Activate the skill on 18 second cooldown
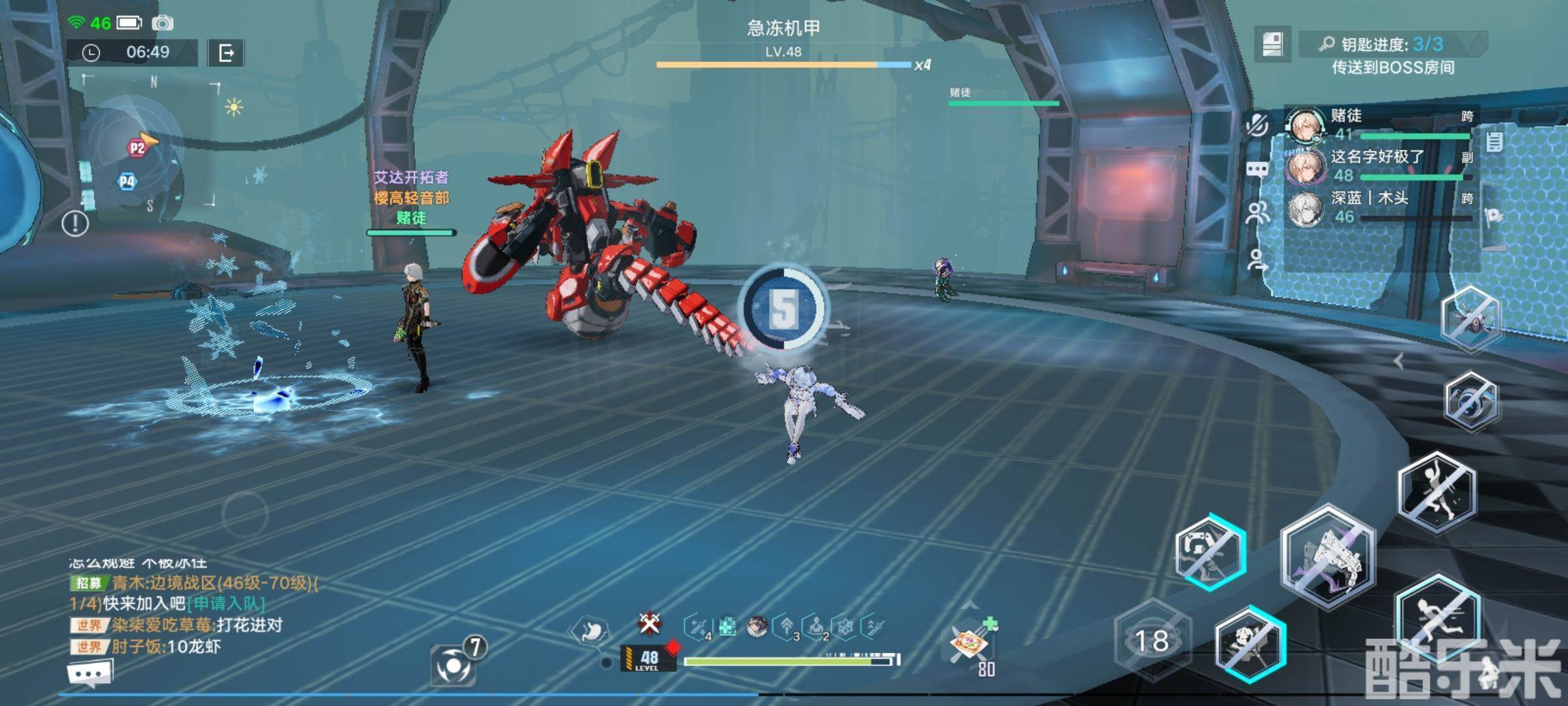The height and width of the screenshot is (706, 1568). (1152, 641)
